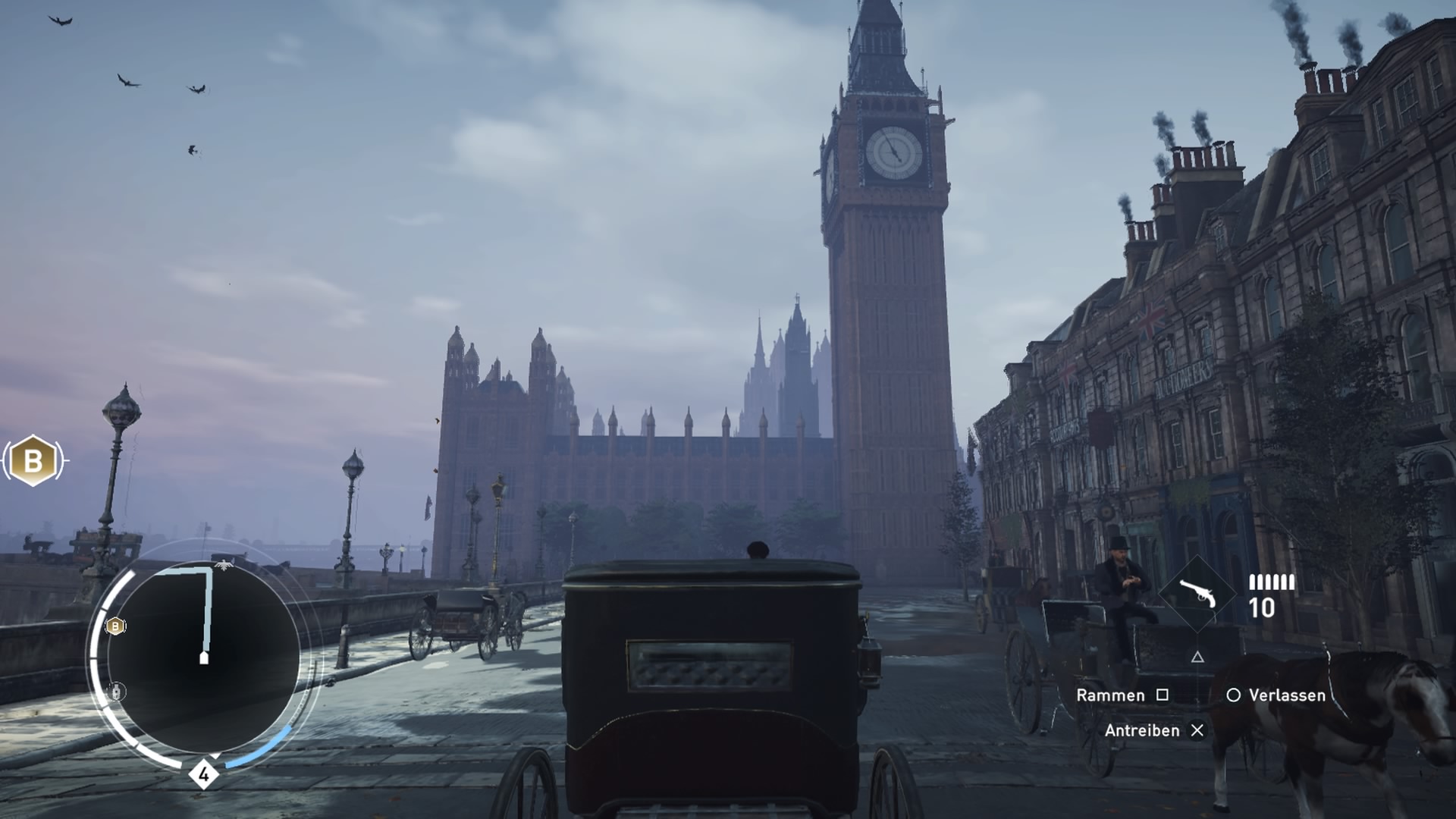Screen dimensions: 1456x819
Task: Select the revolver weapon icon
Action: [1197, 593]
